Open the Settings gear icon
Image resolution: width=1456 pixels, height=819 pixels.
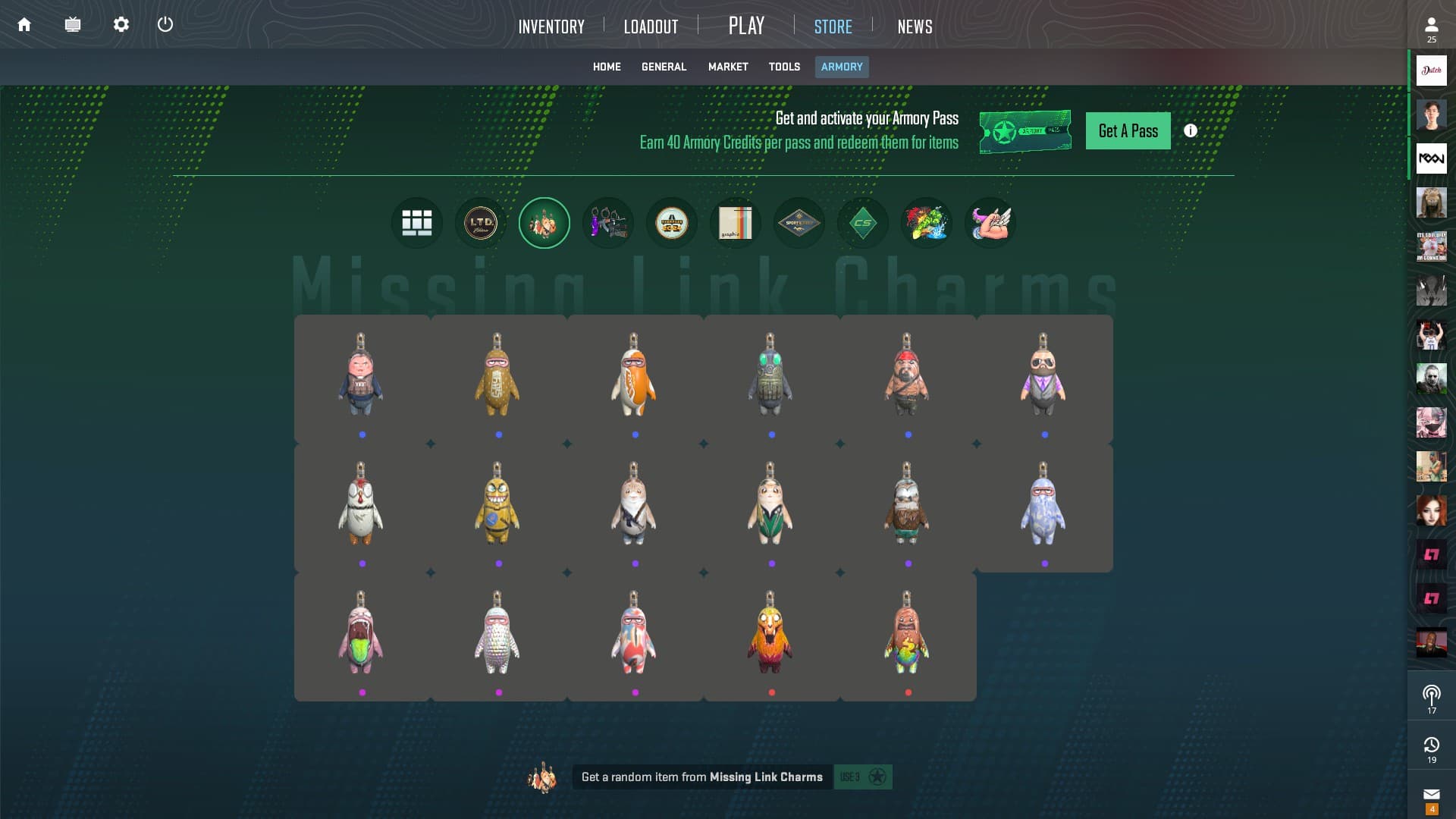(x=120, y=24)
